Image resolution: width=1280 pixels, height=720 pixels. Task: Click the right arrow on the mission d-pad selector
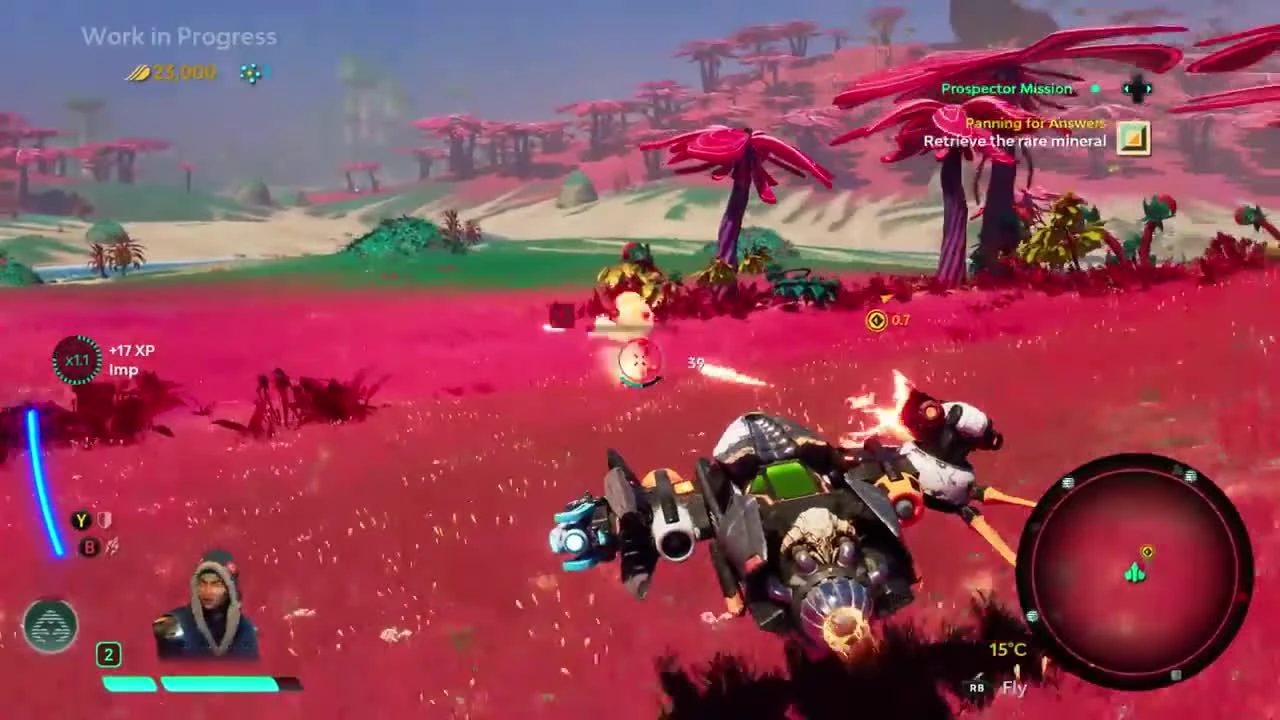tap(1151, 89)
